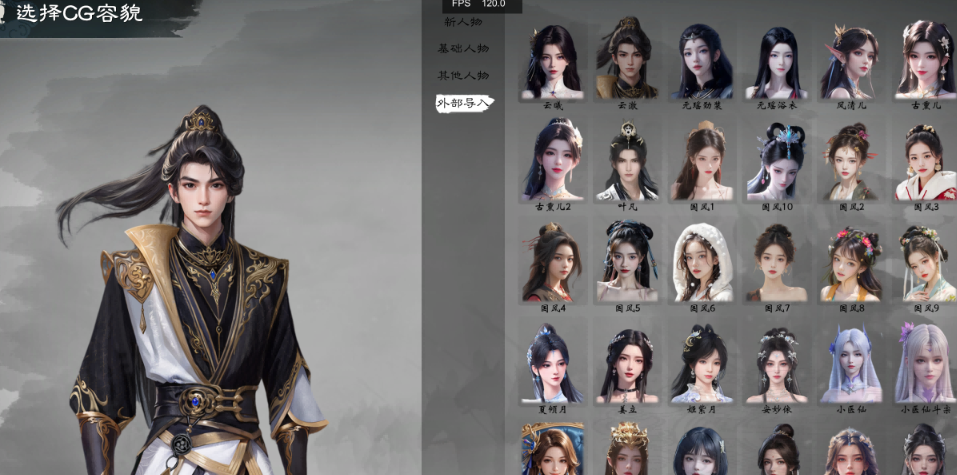The height and width of the screenshot is (475, 957).
Task: Select the 国风3 portrait
Action: [925, 160]
